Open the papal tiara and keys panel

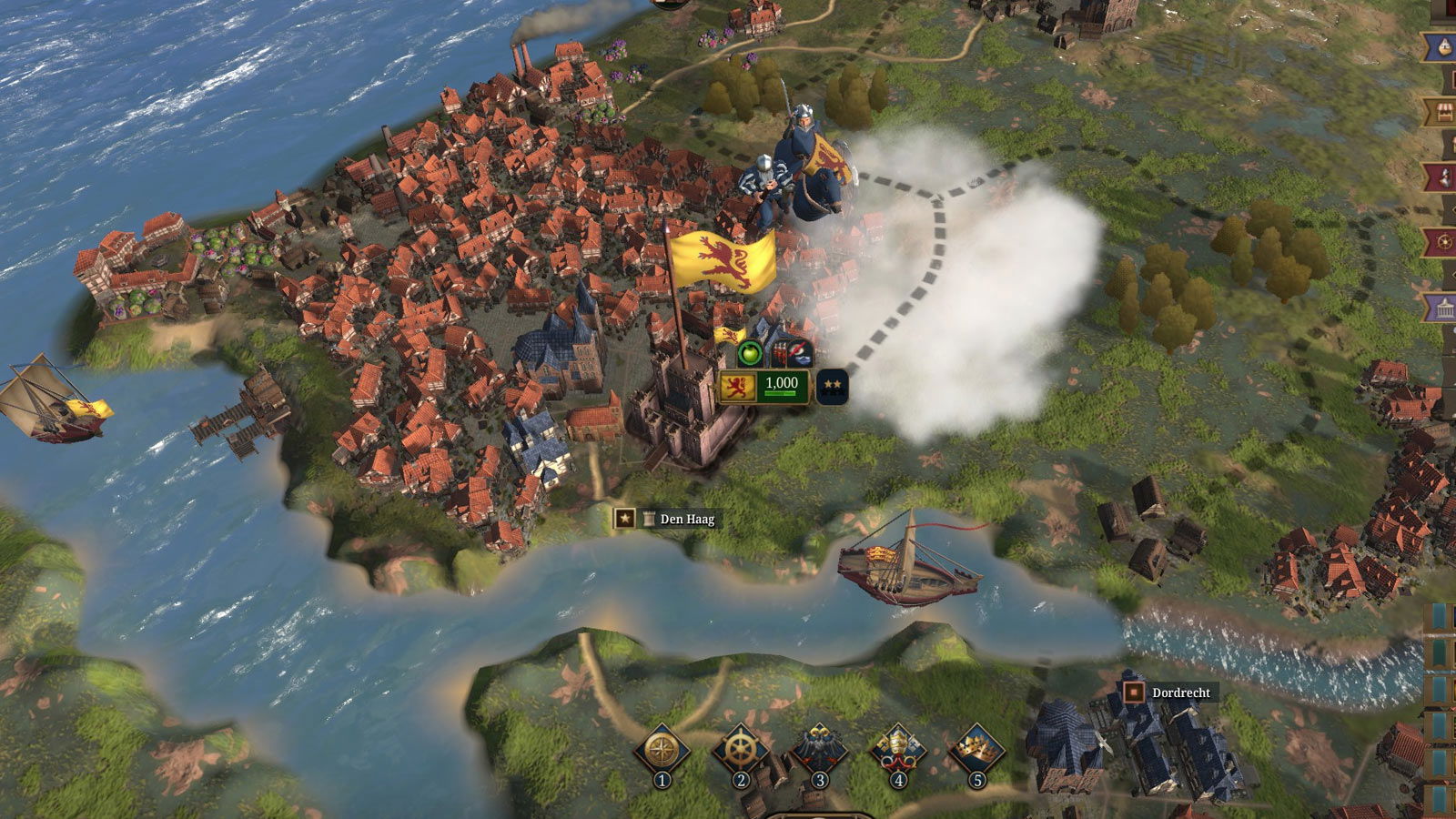coord(898,752)
